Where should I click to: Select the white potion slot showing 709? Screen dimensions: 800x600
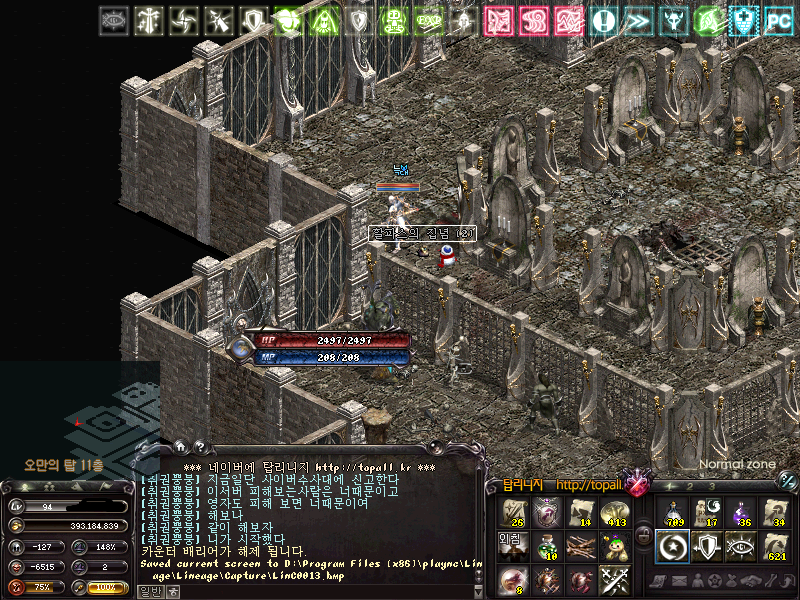[673, 513]
